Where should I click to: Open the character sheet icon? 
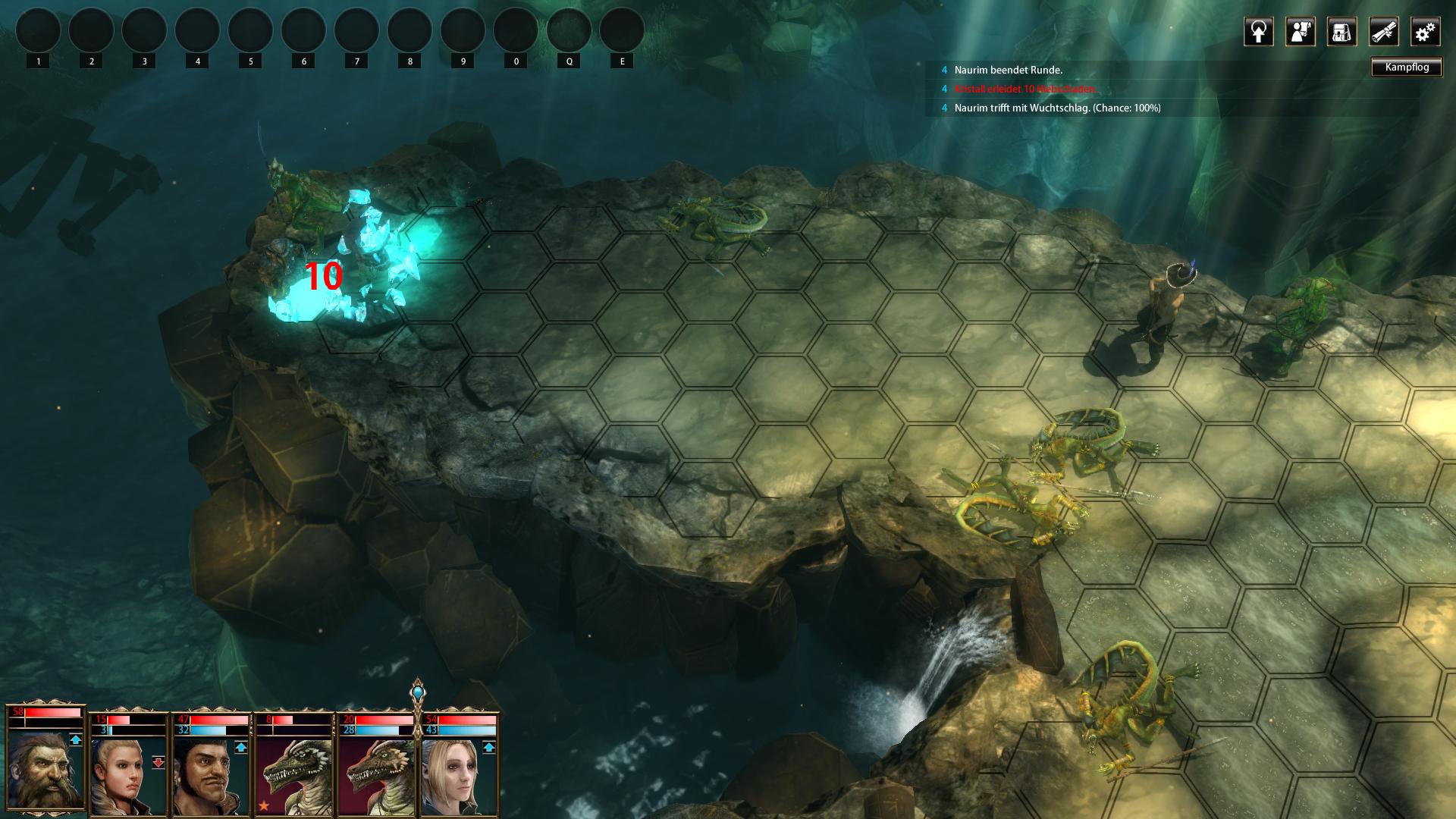1300,32
